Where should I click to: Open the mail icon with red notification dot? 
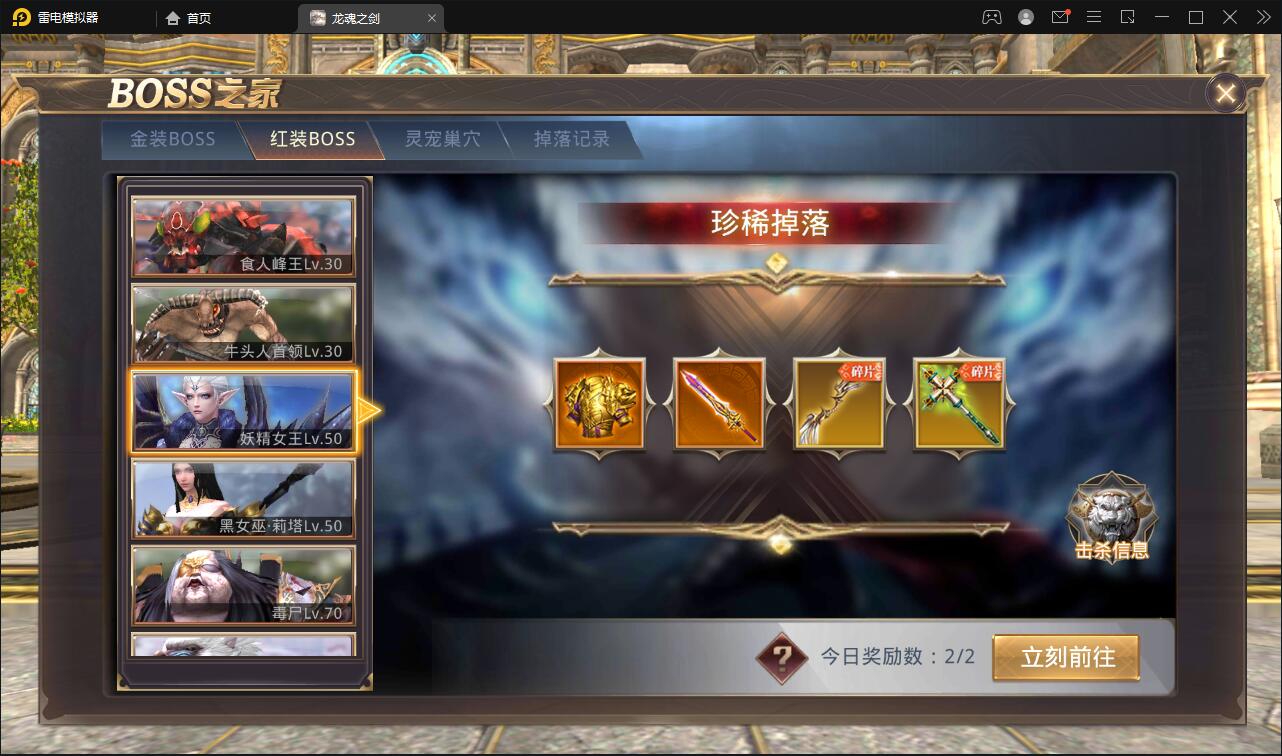(x=1060, y=17)
